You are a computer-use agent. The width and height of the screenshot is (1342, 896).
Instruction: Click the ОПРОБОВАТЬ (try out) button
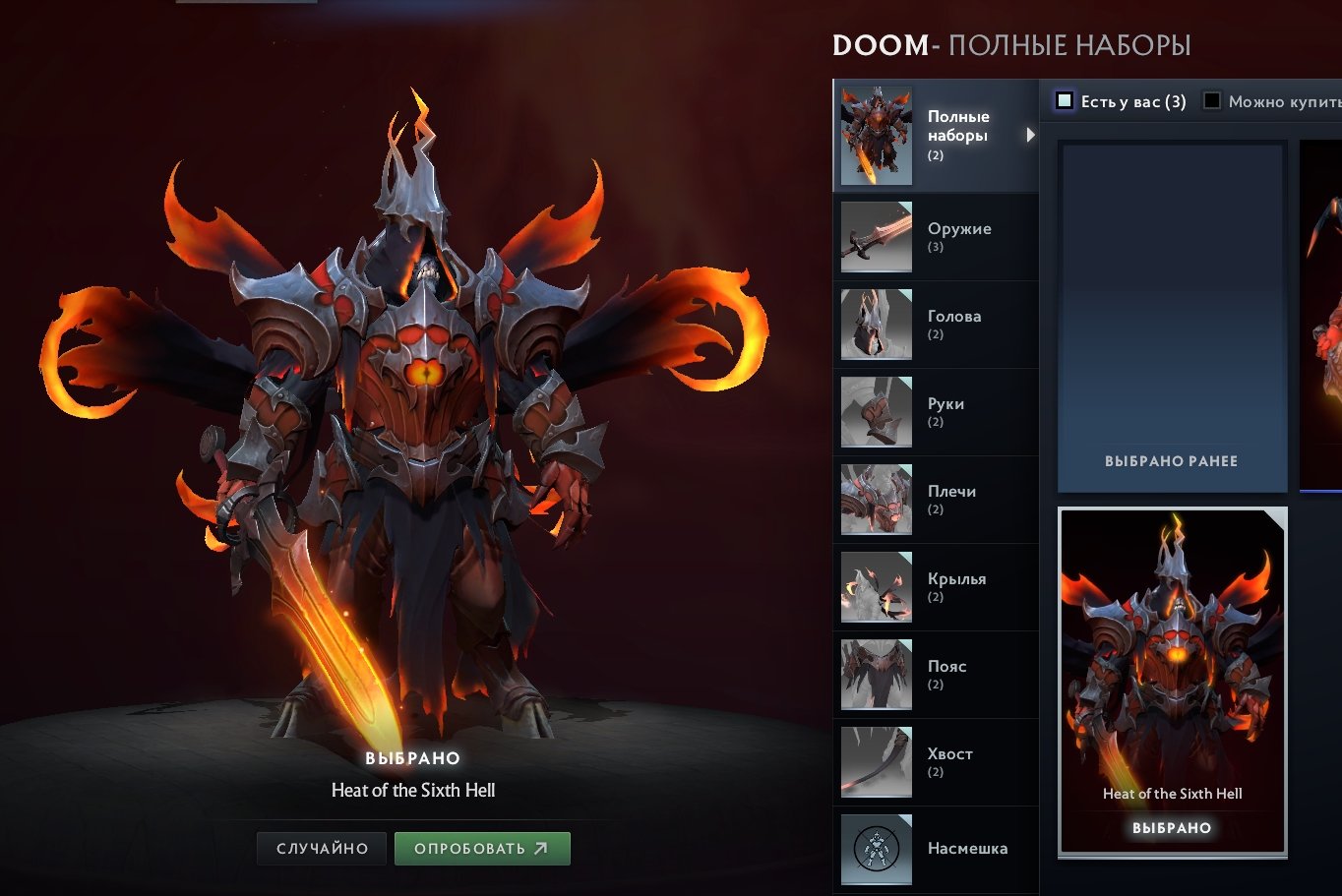tap(482, 848)
